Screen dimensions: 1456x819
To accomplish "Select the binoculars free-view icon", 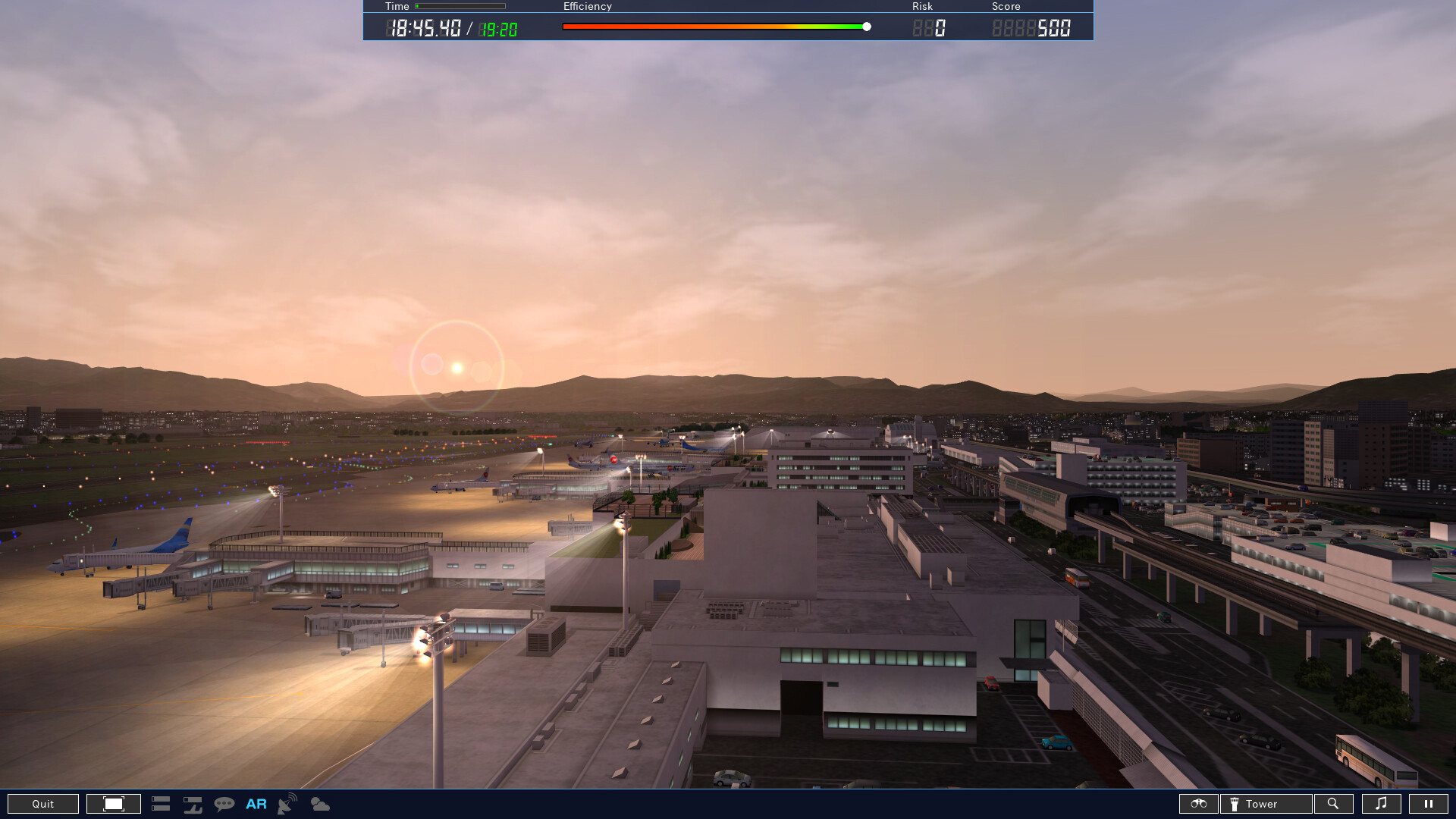I will click(1199, 804).
